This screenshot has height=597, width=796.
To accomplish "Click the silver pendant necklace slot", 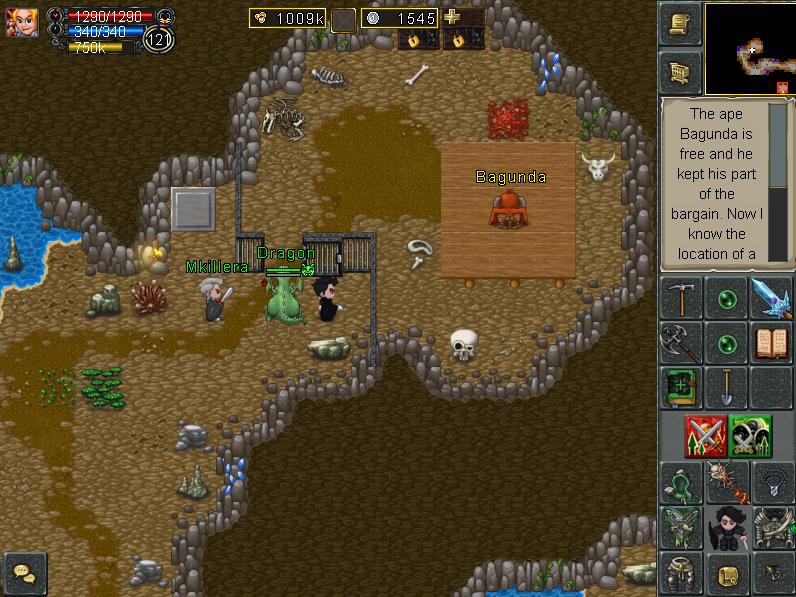I will click(x=772, y=483).
